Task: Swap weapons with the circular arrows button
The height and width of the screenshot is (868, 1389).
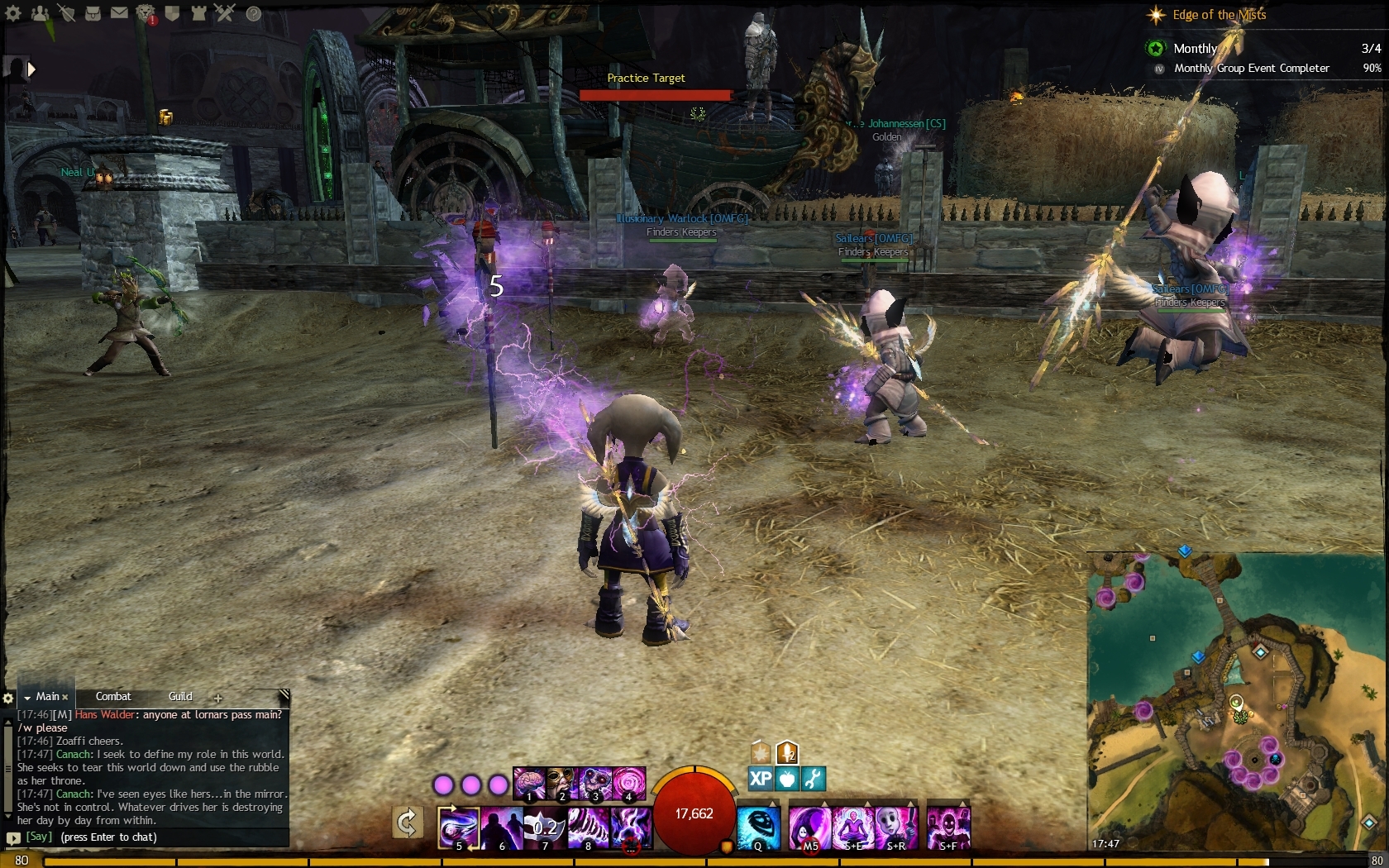Action: coord(407,823)
